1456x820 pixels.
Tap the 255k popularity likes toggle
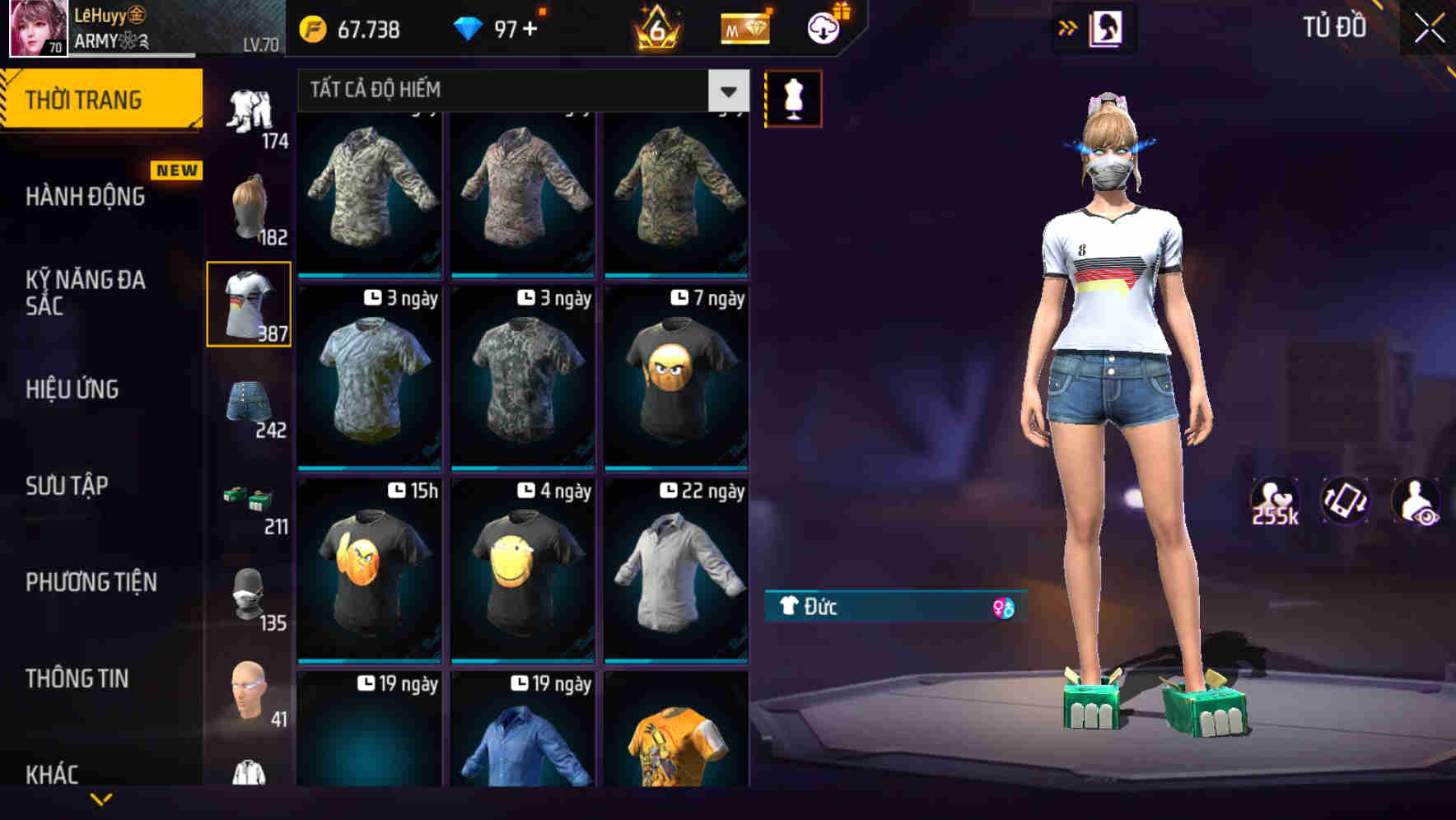point(1276,502)
